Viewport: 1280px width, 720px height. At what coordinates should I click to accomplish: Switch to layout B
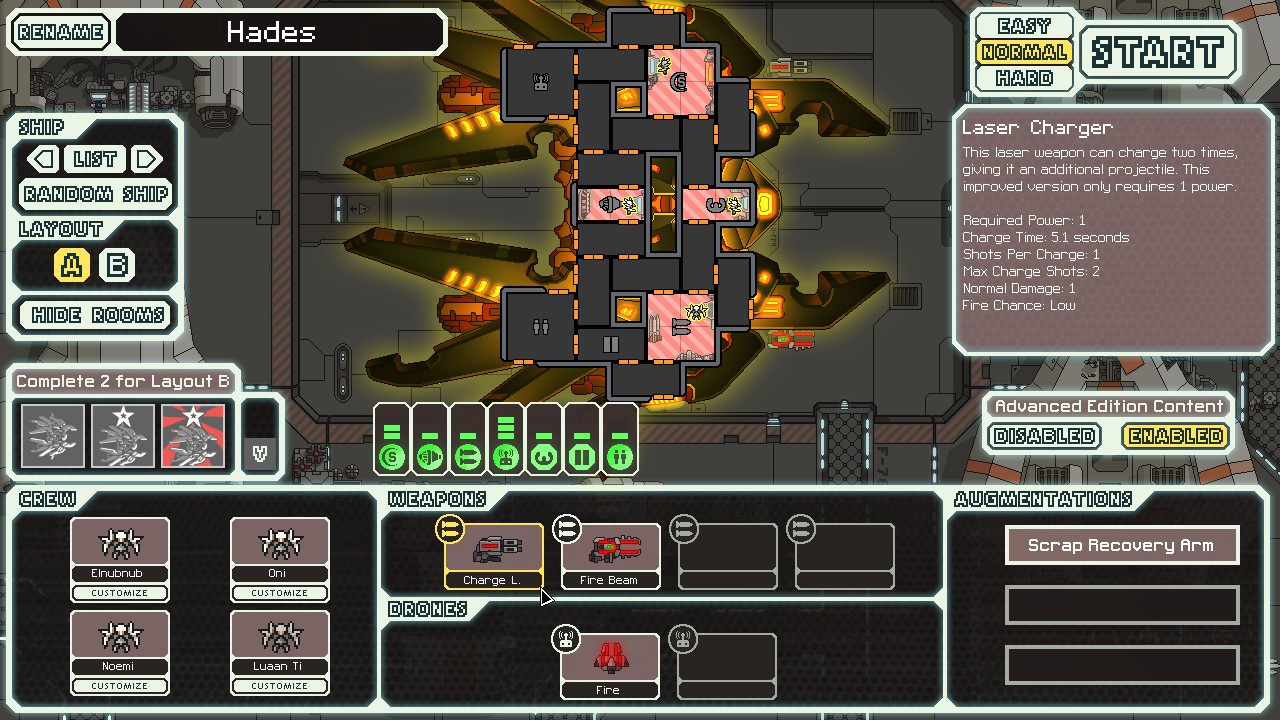118,265
